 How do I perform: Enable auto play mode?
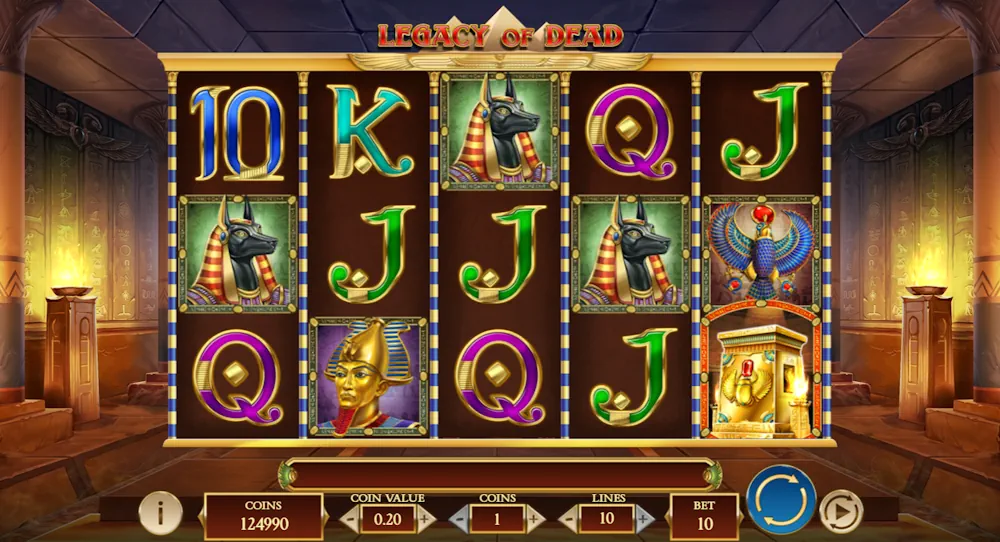(840, 512)
